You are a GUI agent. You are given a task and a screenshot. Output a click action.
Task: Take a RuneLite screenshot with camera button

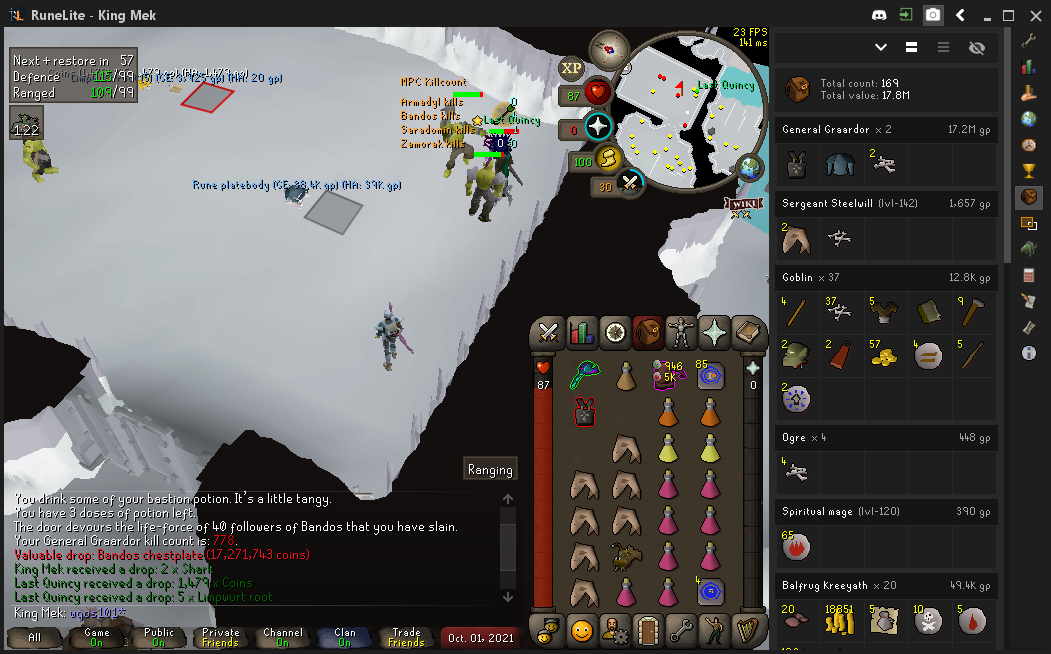click(x=932, y=15)
